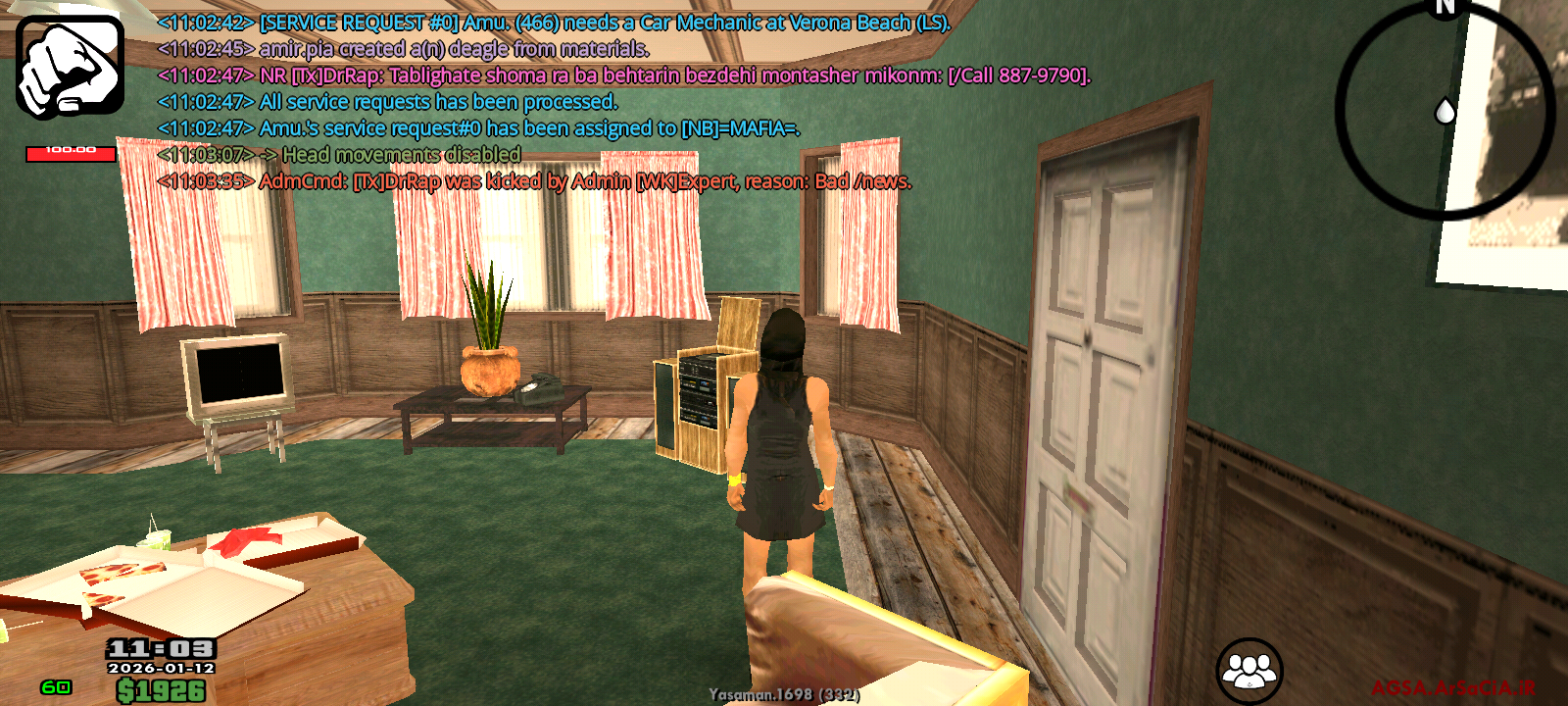
Task: Tap the date display 2026-01-12
Action: pyautogui.click(x=160, y=668)
